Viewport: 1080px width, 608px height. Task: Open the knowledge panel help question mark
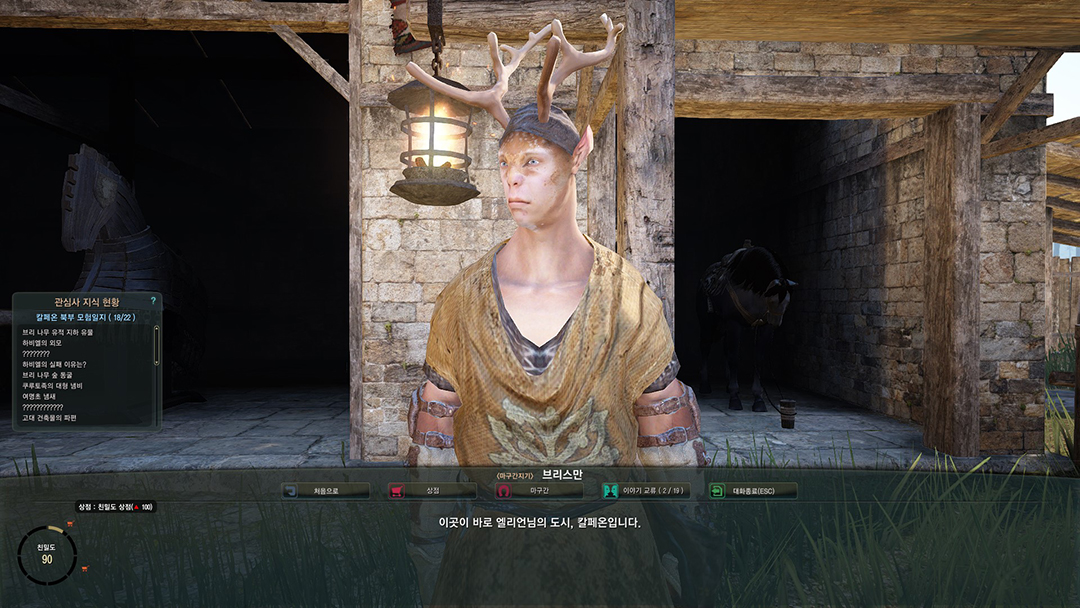(x=153, y=300)
